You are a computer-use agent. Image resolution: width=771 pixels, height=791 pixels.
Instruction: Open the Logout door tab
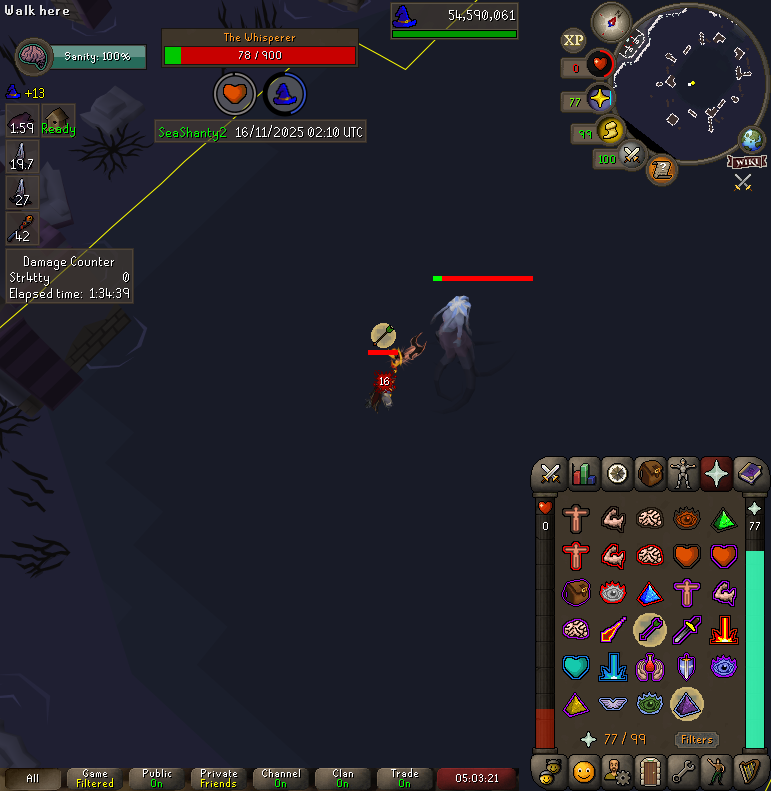pos(649,772)
